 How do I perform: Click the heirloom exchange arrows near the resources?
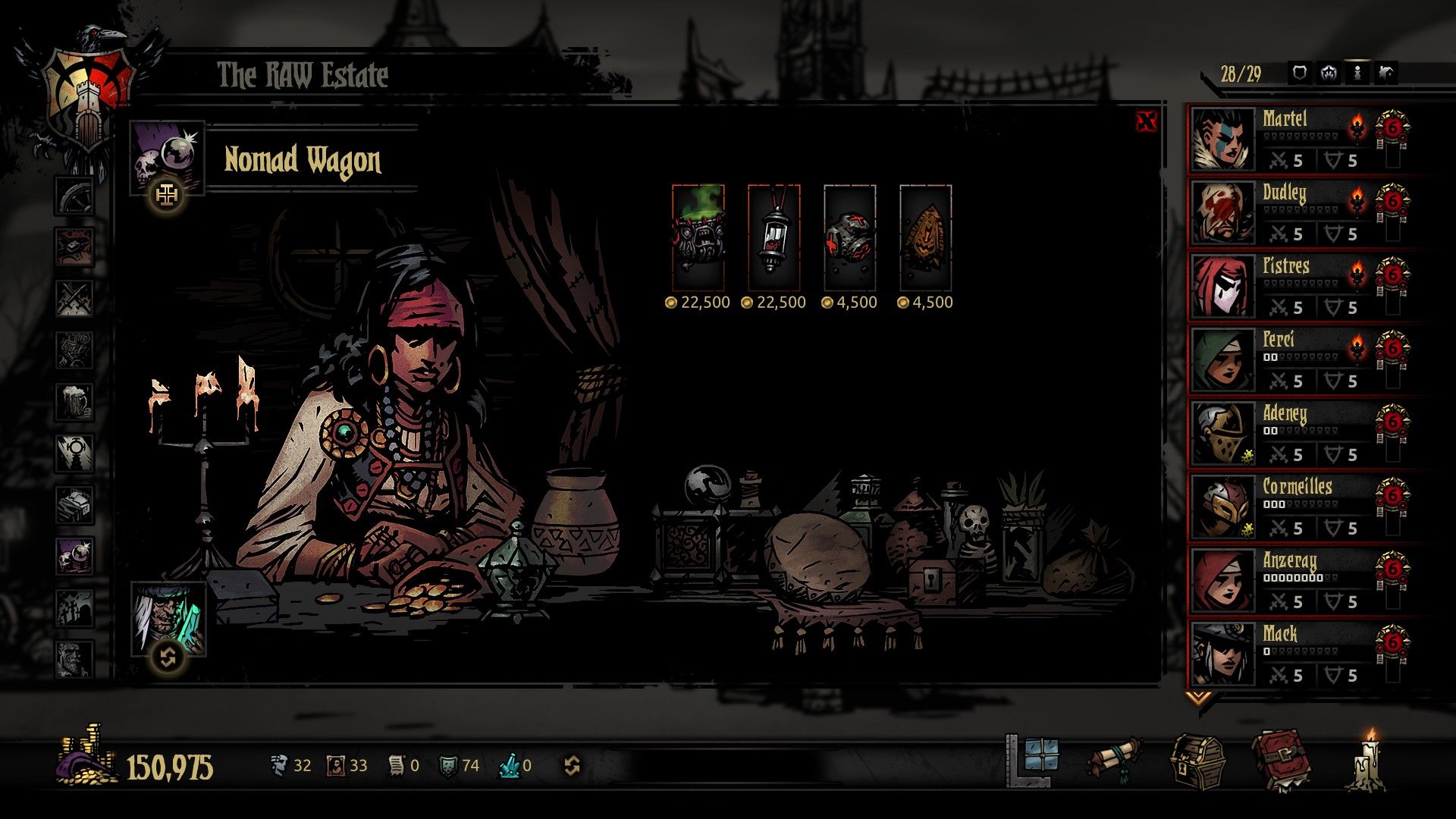(x=571, y=766)
